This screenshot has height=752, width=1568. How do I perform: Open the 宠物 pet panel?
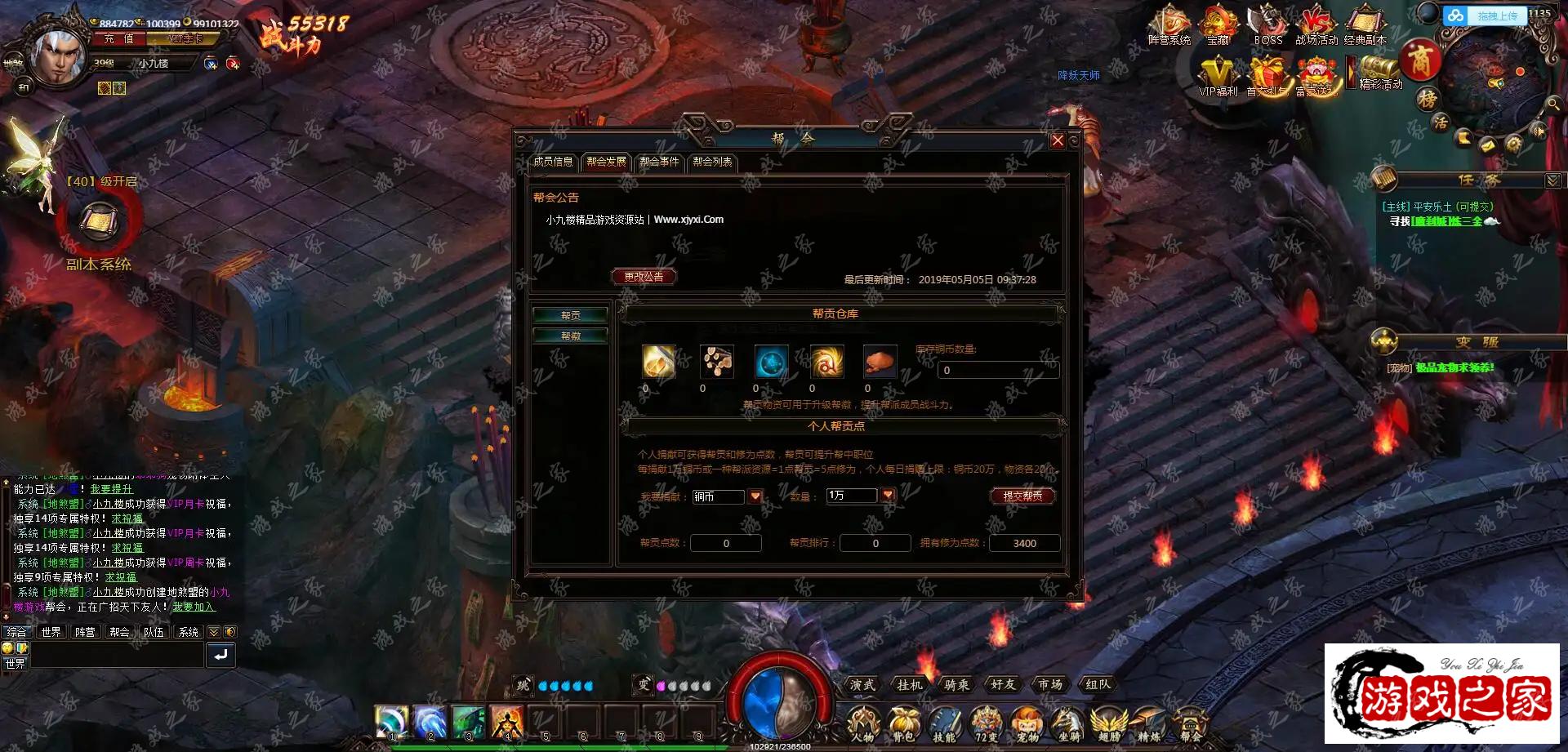[1027, 723]
